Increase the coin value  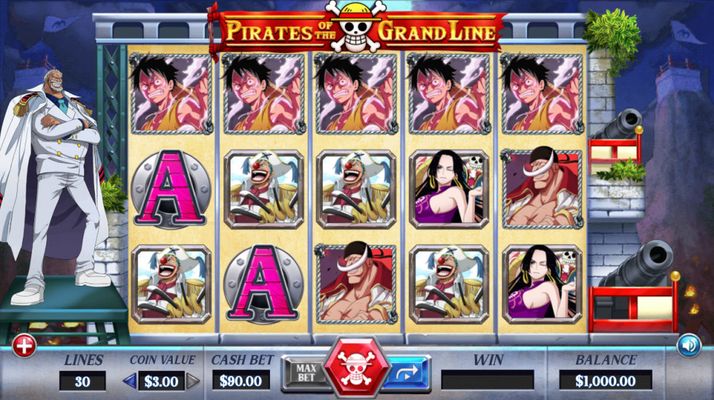click(x=193, y=381)
